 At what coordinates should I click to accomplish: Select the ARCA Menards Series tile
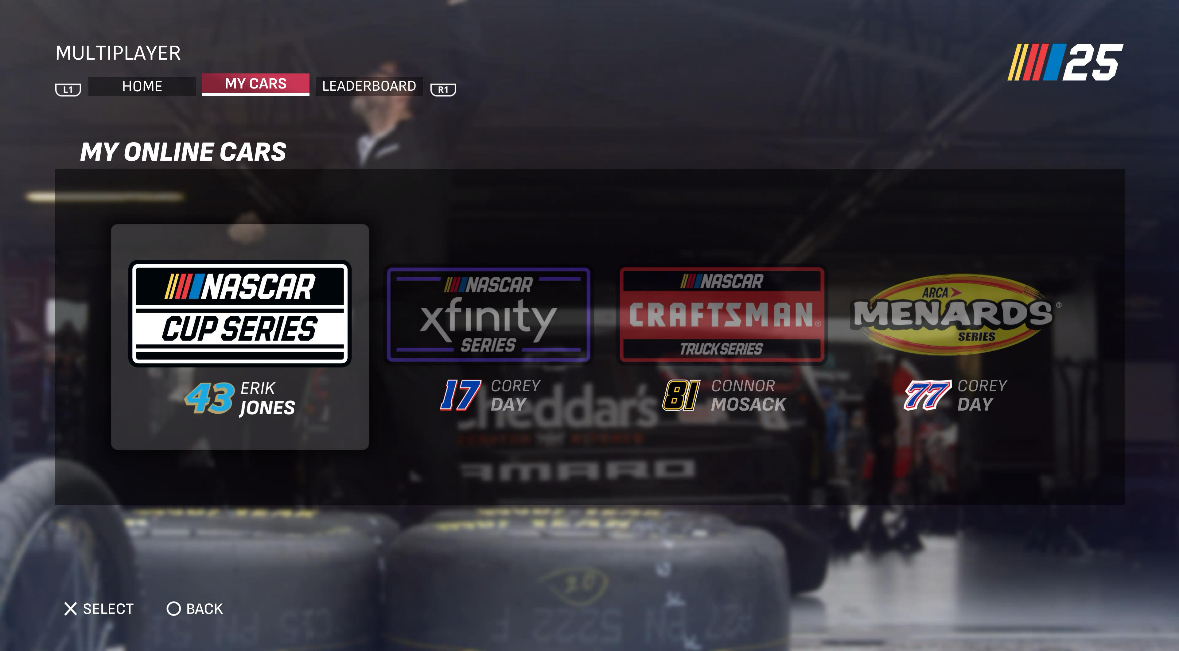[x=955, y=337]
